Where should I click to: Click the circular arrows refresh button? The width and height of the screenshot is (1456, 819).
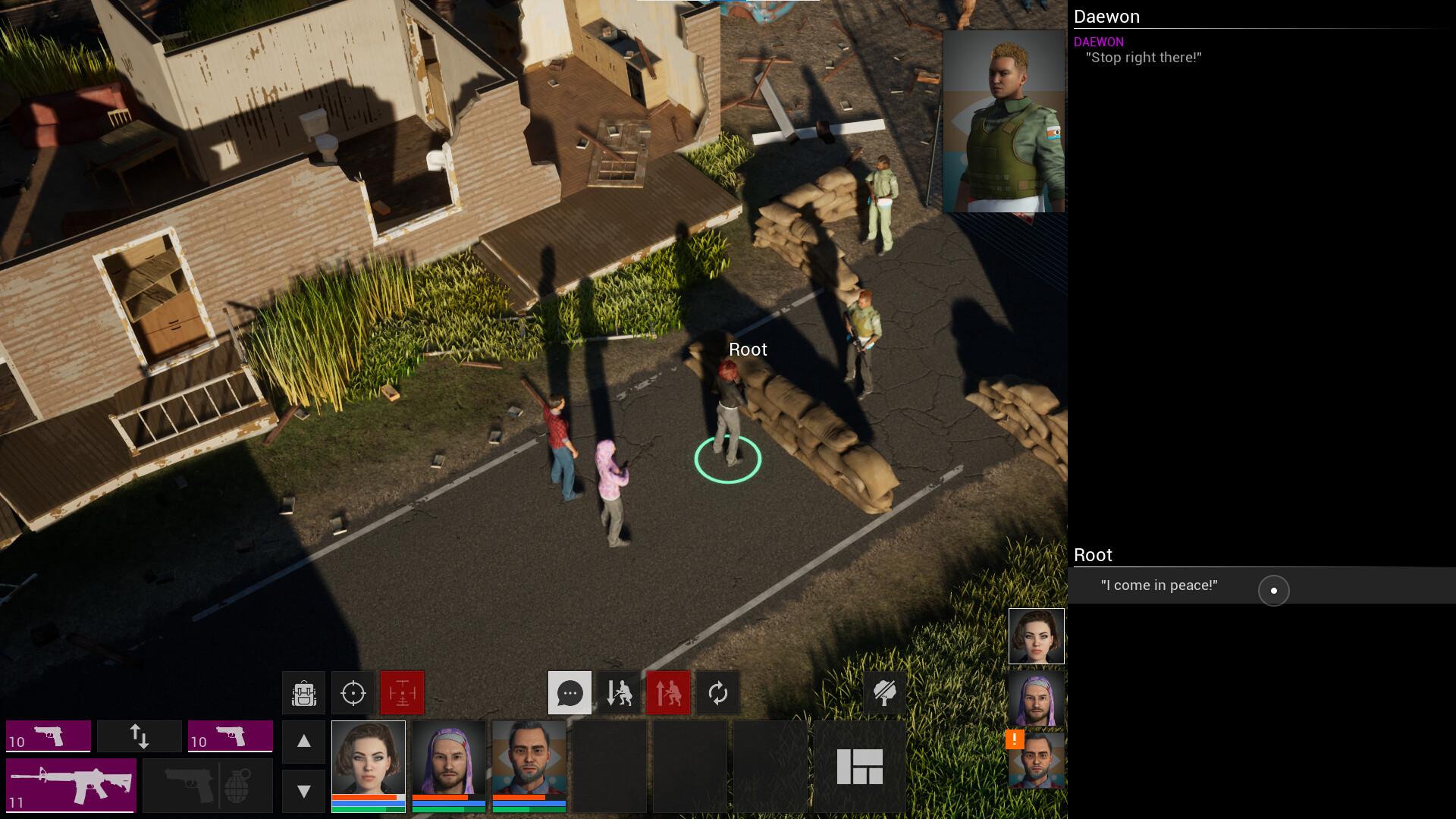pos(718,693)
